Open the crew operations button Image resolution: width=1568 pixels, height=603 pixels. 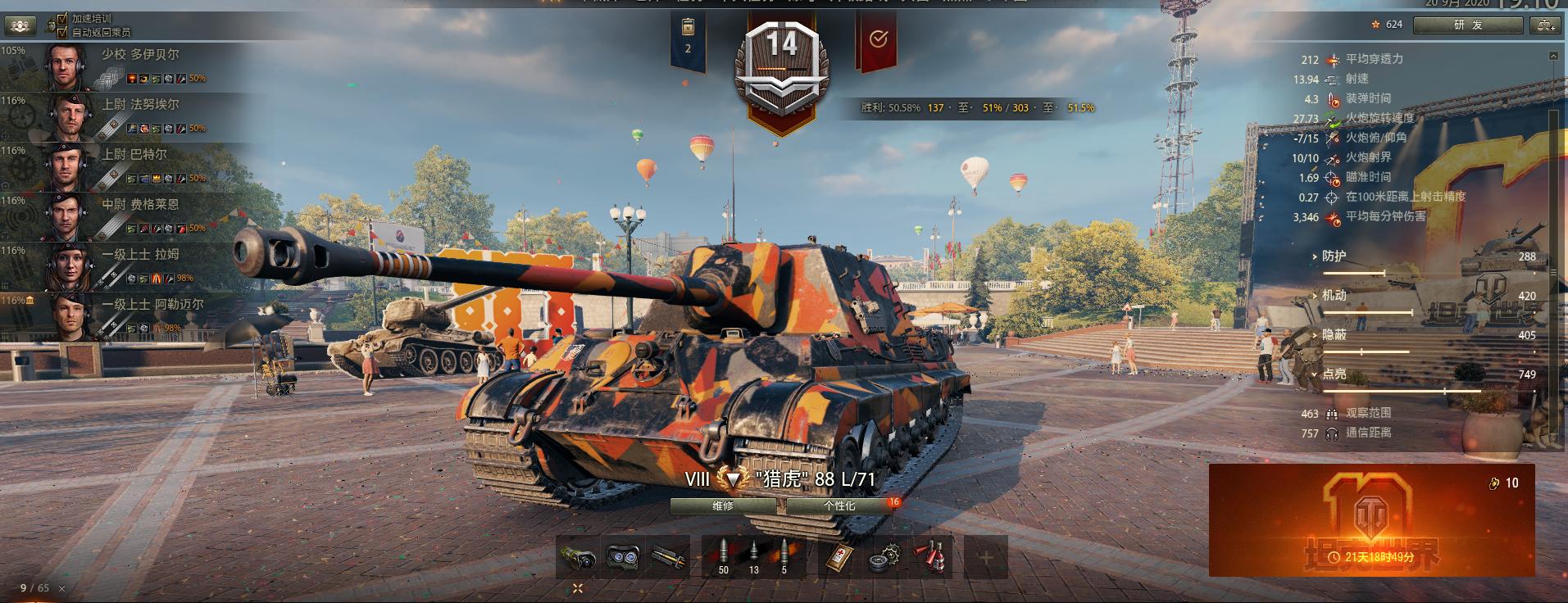[x=20, y=25]
